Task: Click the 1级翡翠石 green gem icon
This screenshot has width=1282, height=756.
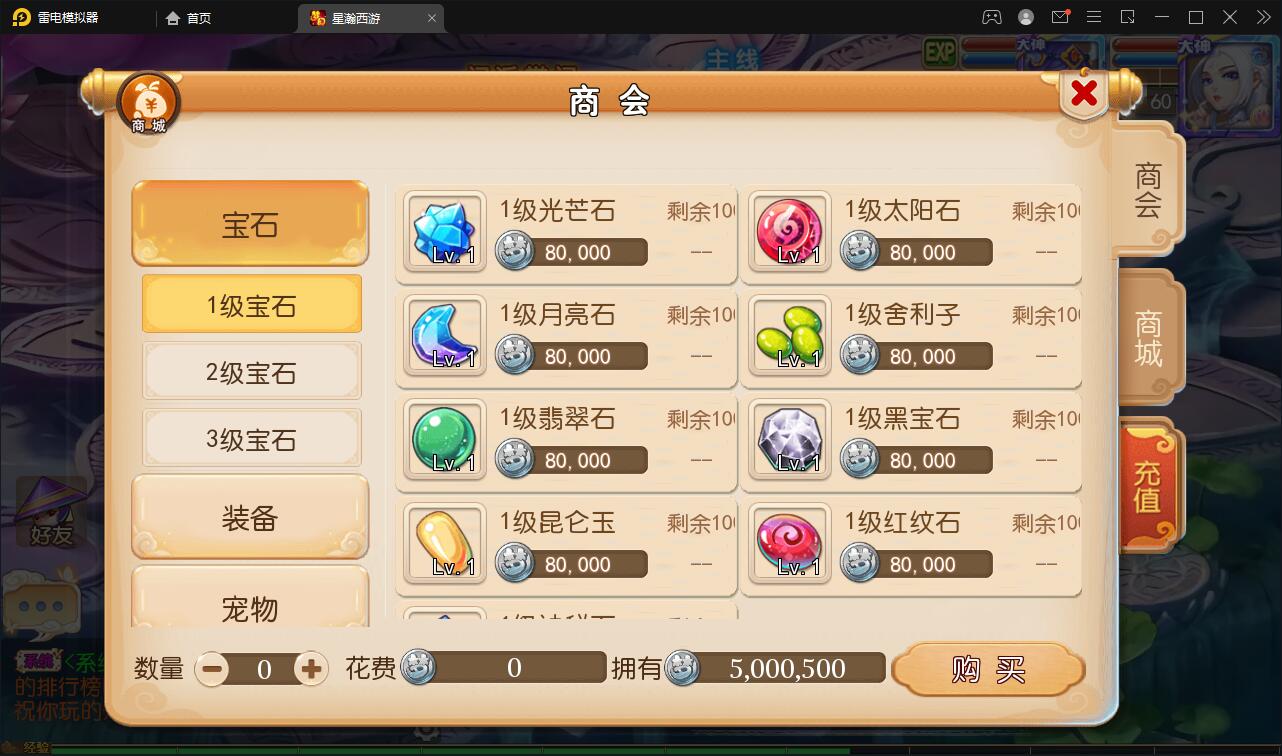Action: [x=444, y=440]
